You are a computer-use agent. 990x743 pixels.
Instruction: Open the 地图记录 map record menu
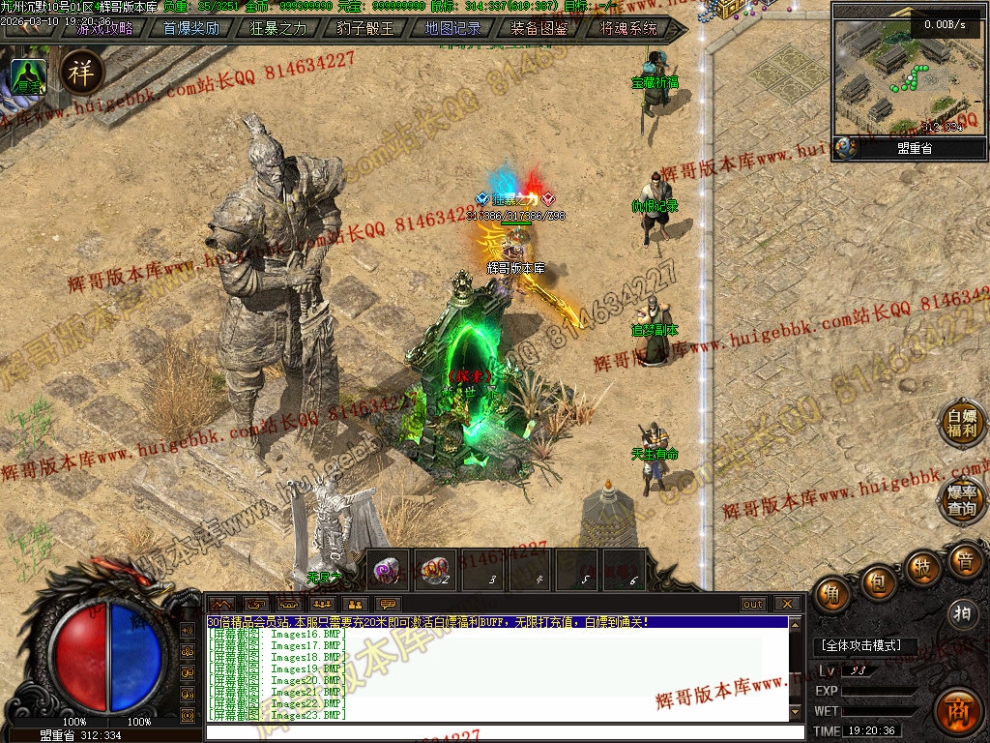(x=452, y=28)
